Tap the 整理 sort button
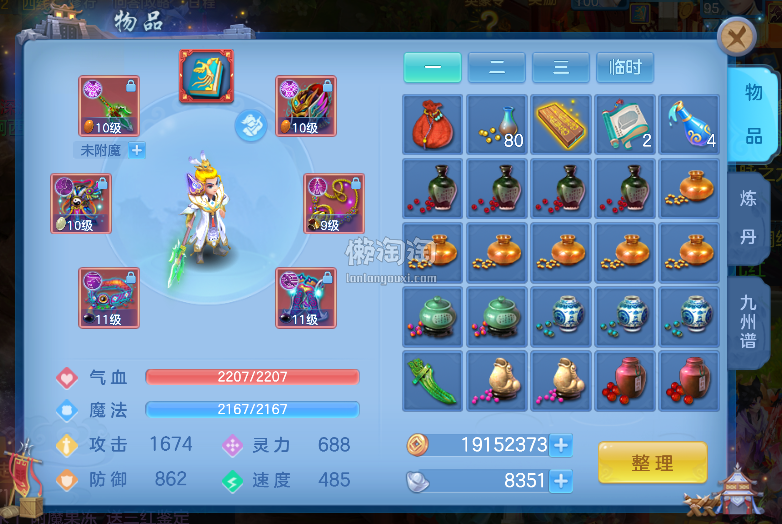Screen dimensions: 782x524 [652, 463]
